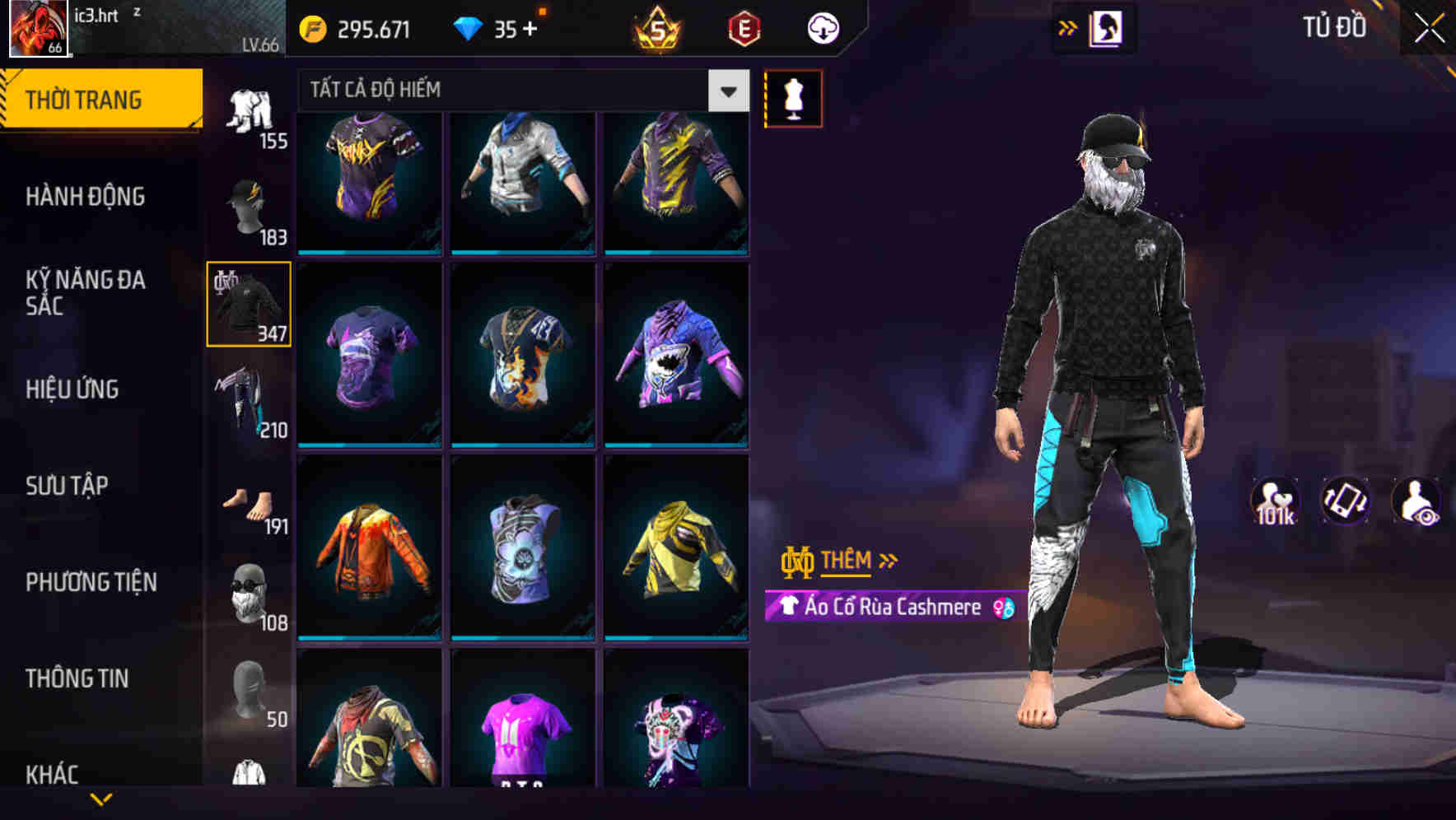Select the mask category icon with 108 items

coord(250,593)
